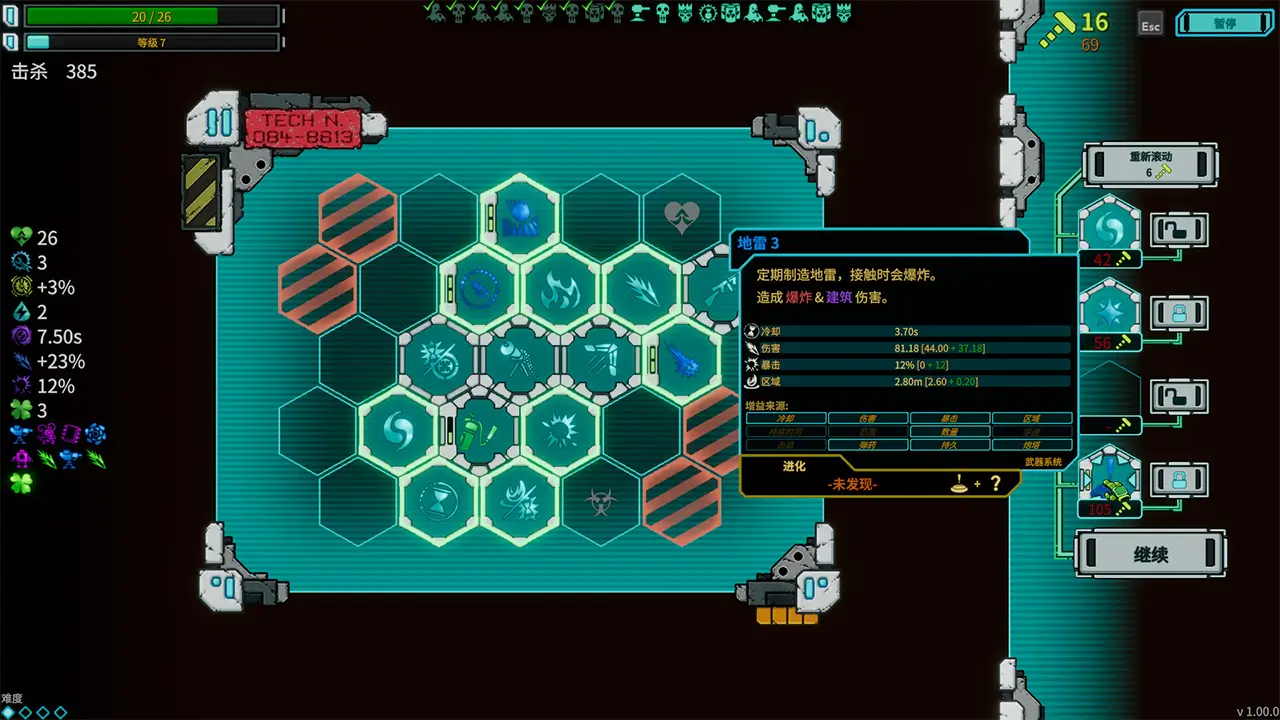1280x720 pixels.
Task: Select the swirl hex tile on the grid
Action: [400, 431]
